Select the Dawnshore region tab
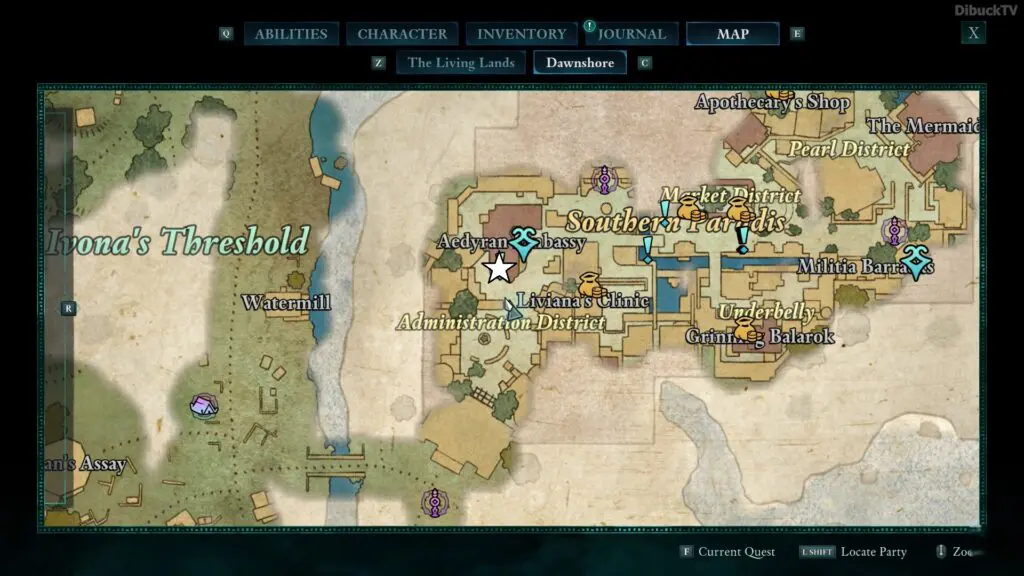This screenshot has height=576, width=1024. [580, 62]
